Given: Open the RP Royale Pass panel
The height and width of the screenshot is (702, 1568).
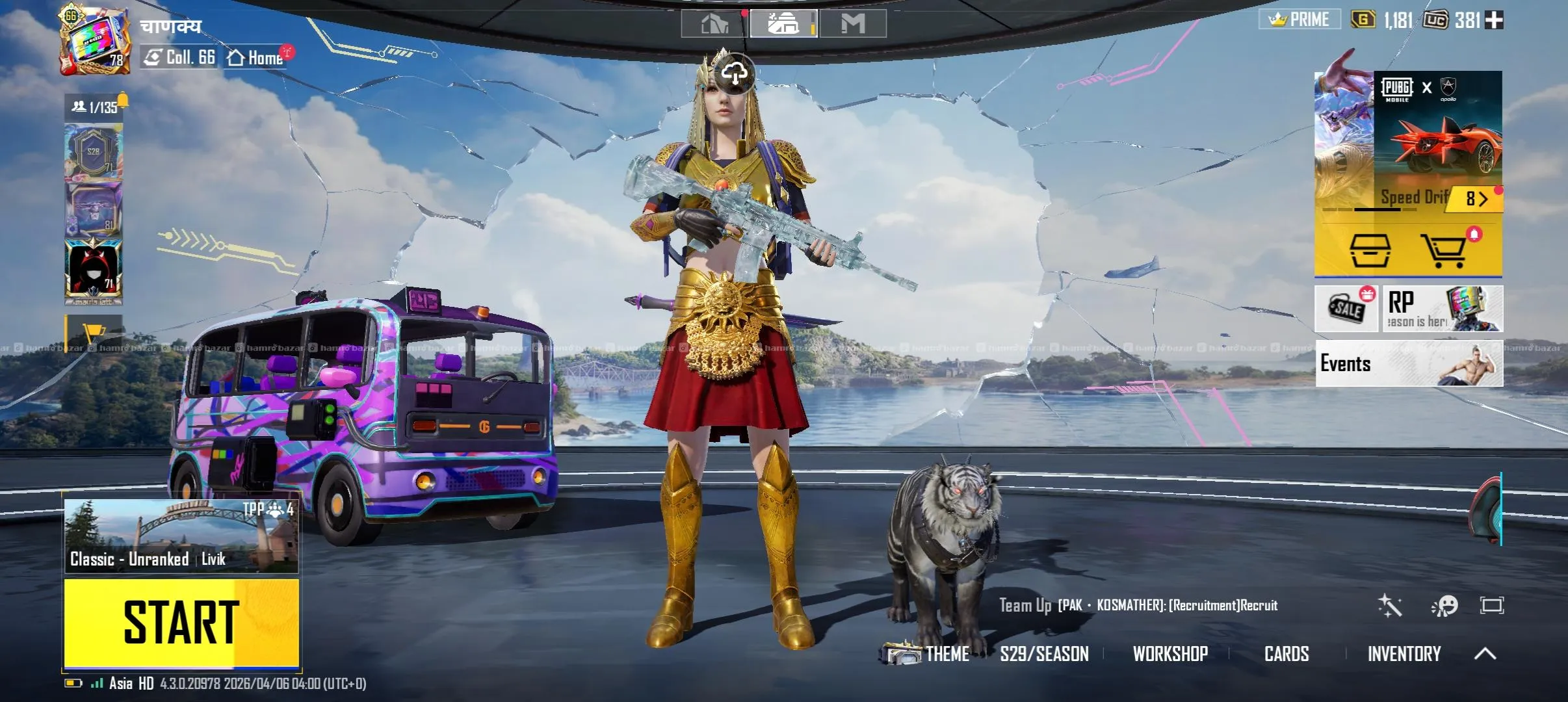Looking at the screenshot, I should click(1442, 309).
